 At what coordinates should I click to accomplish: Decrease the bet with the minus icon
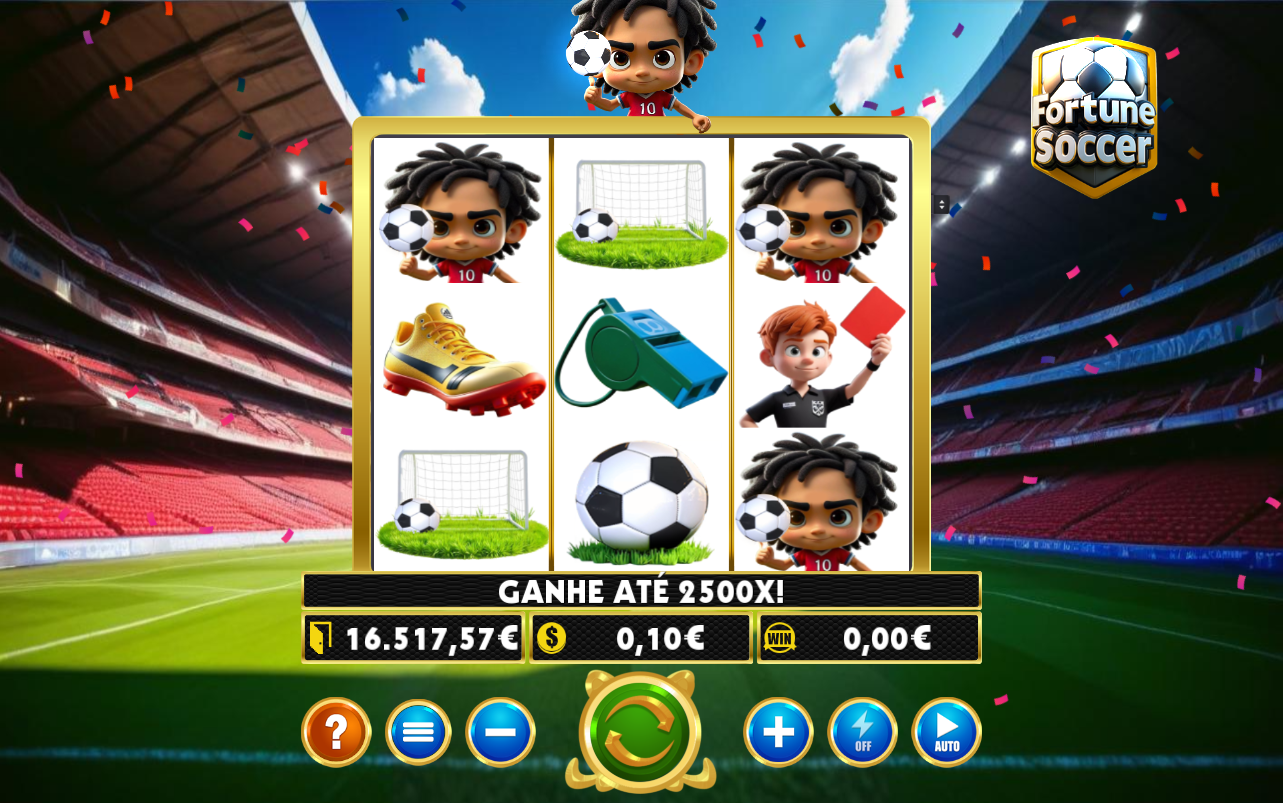coord(500,732)
